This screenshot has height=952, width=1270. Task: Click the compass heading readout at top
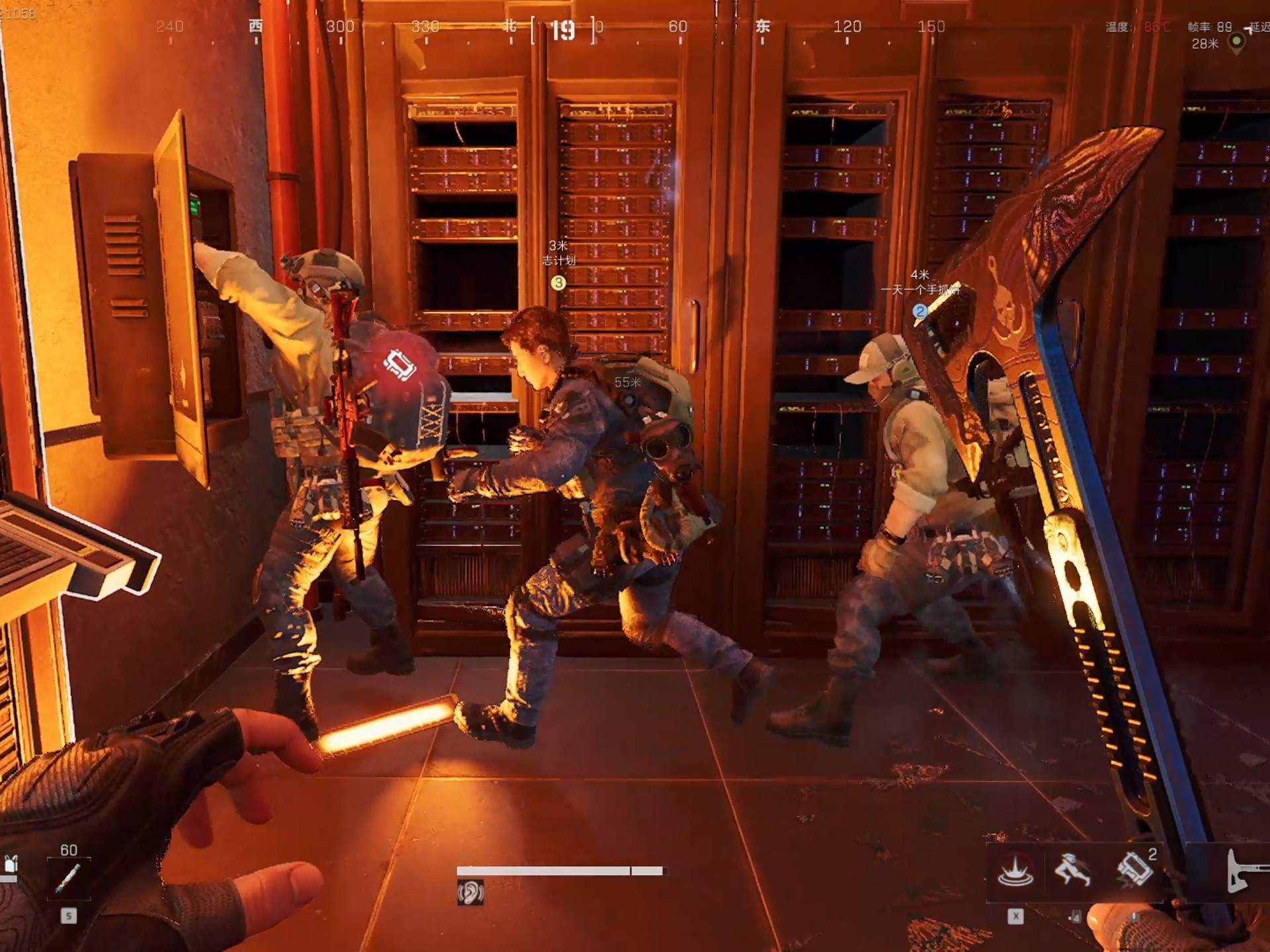click(563, 30)
